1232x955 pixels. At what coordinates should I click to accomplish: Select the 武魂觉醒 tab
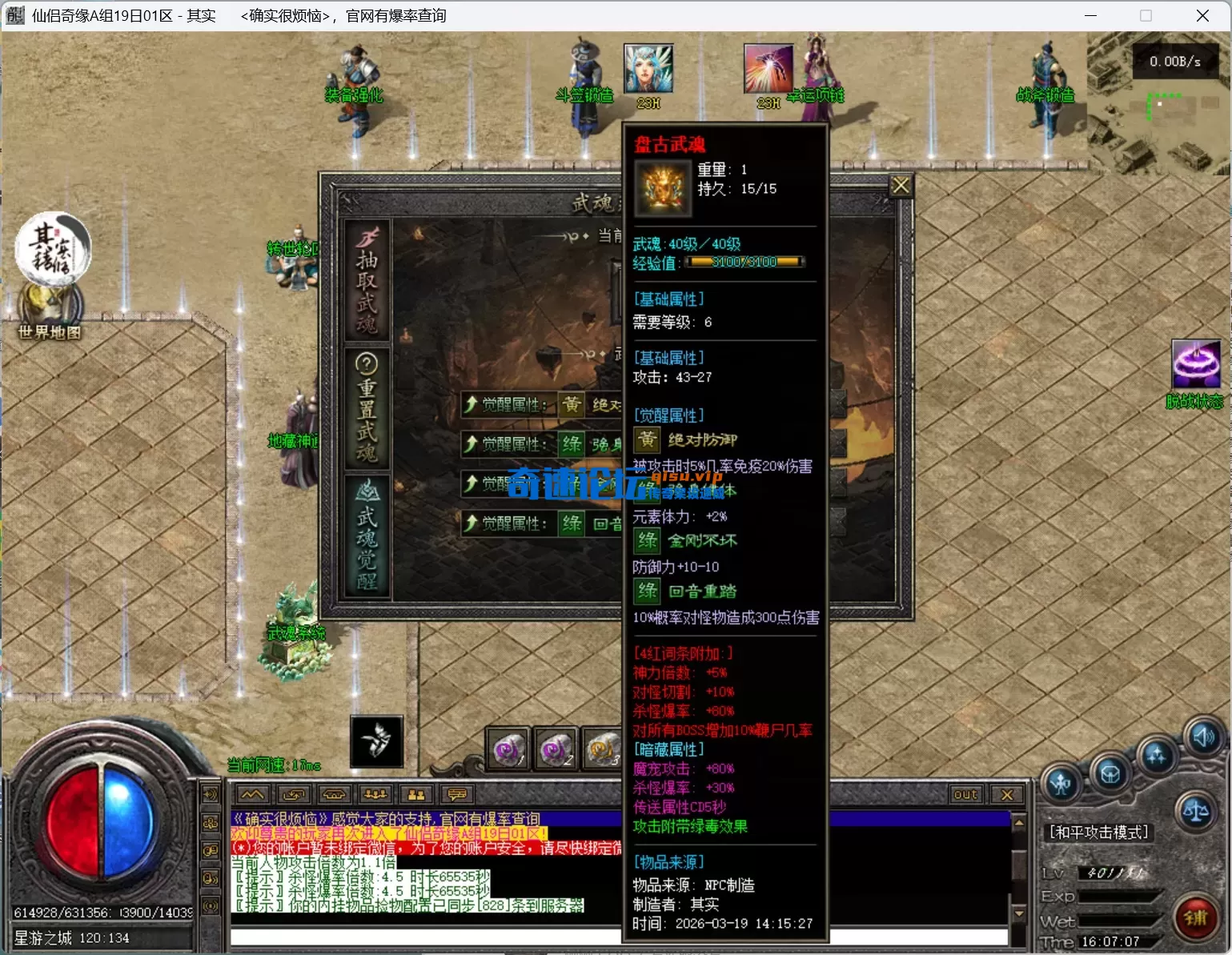(x=367, y=535)
